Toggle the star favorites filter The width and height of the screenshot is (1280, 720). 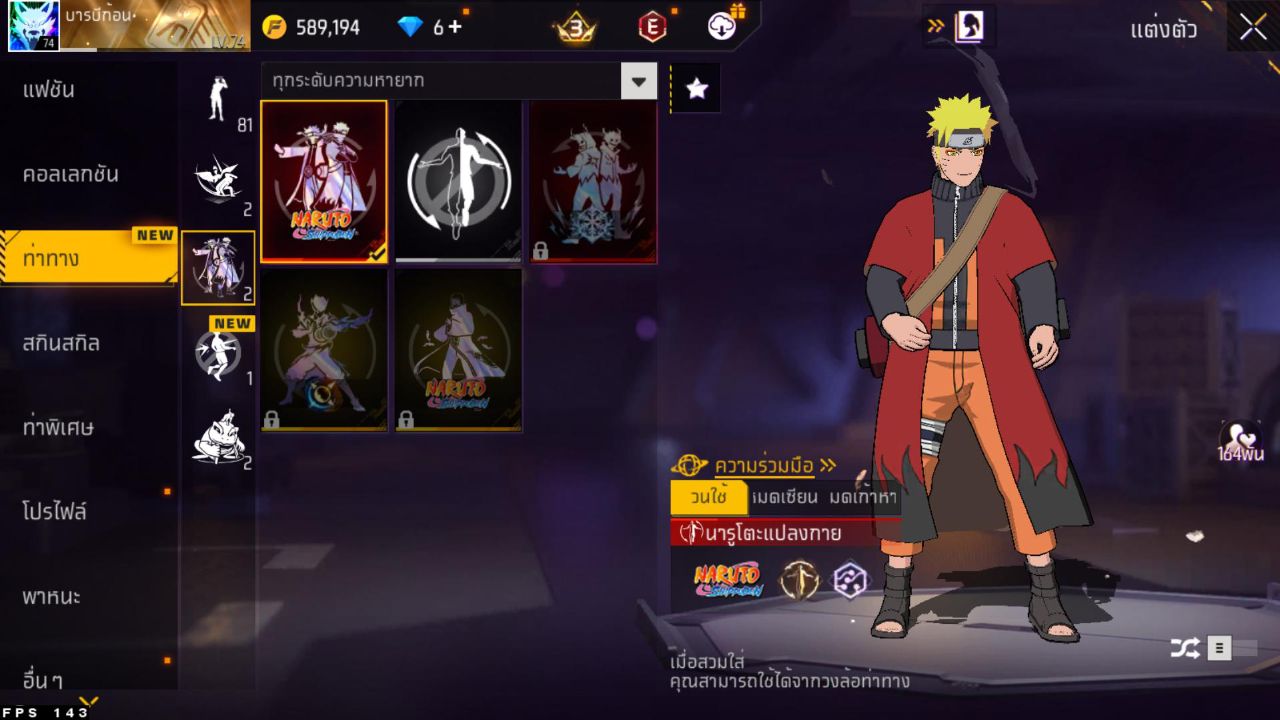pyautogui.click(x=696, y=89)
